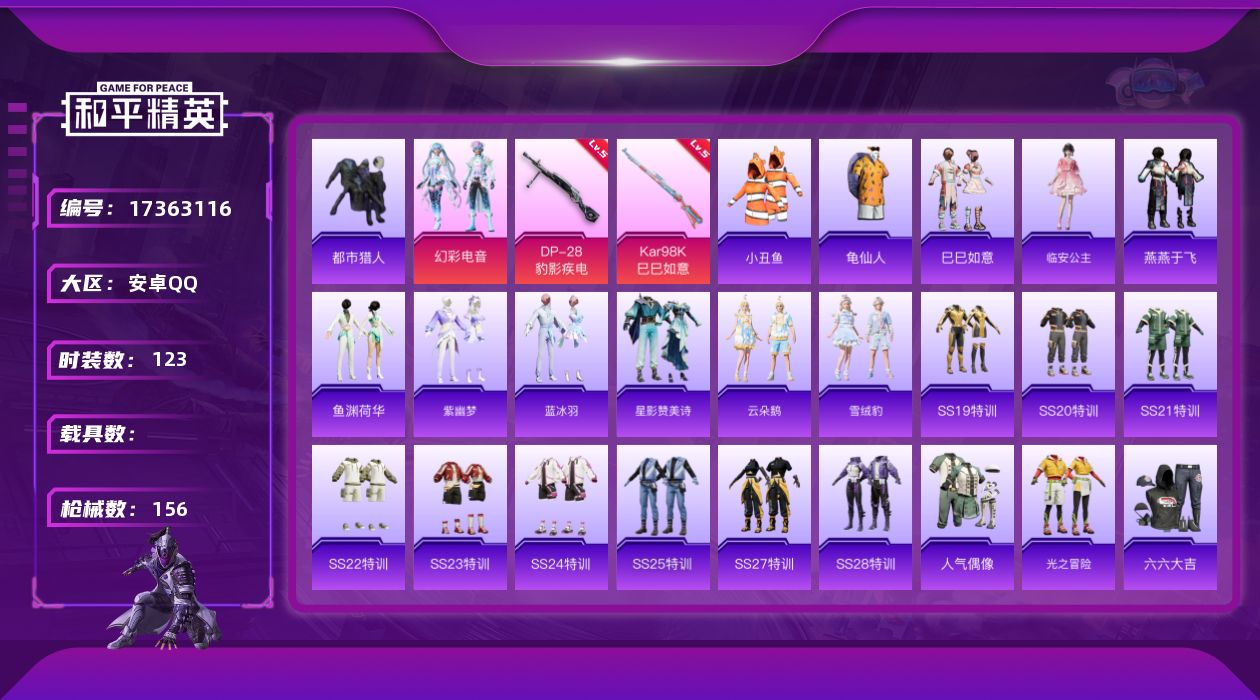Select the Kar98K rifle skin tile
This screenshot has width=1260, height=700.
point(663,210)
